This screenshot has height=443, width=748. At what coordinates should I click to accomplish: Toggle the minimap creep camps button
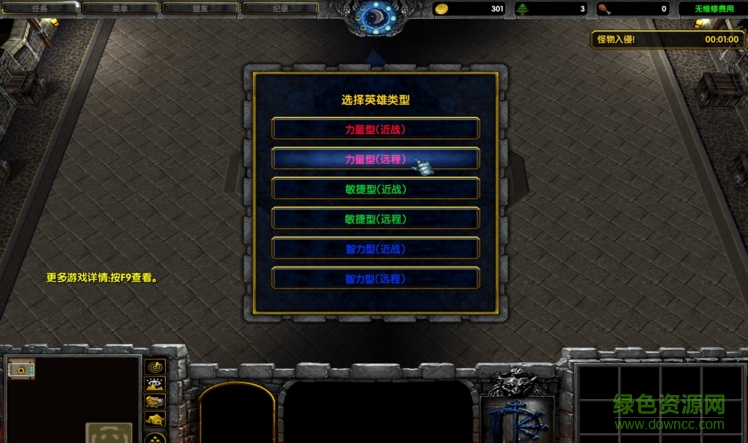click(155, 420)
